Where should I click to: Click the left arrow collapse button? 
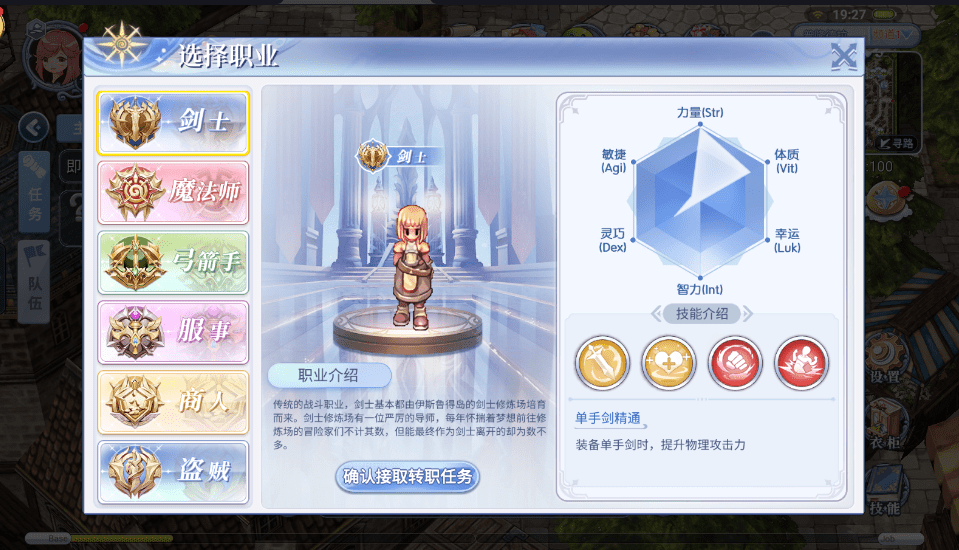point(34,127)
